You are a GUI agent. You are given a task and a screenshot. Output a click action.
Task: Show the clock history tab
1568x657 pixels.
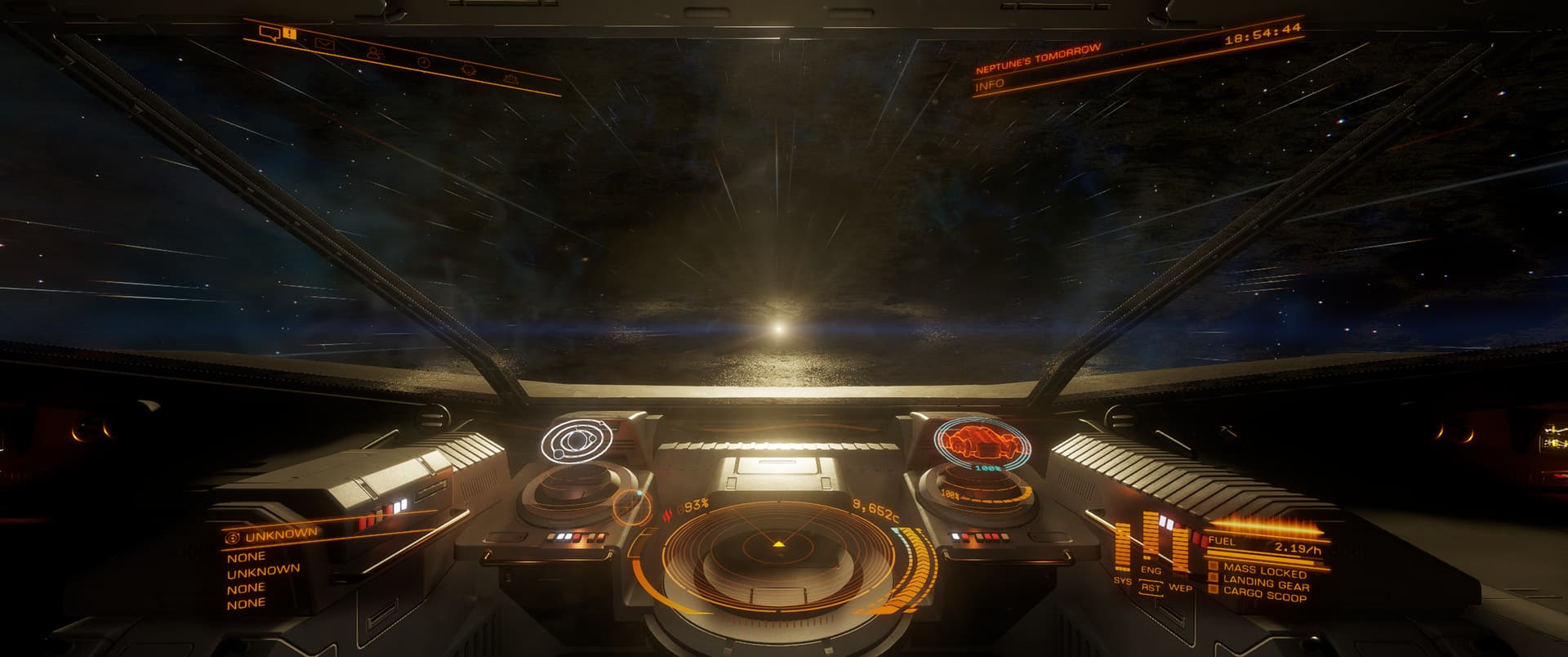tap(423, 62)
